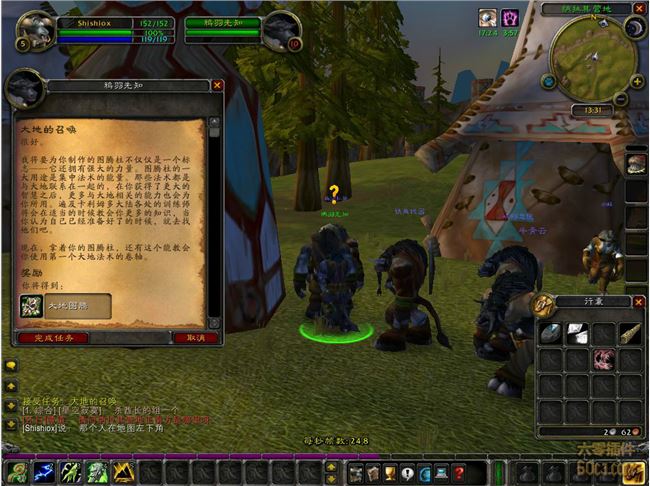Page up the action bar
The image size is (650, 486).
click(x=331, y=466)
